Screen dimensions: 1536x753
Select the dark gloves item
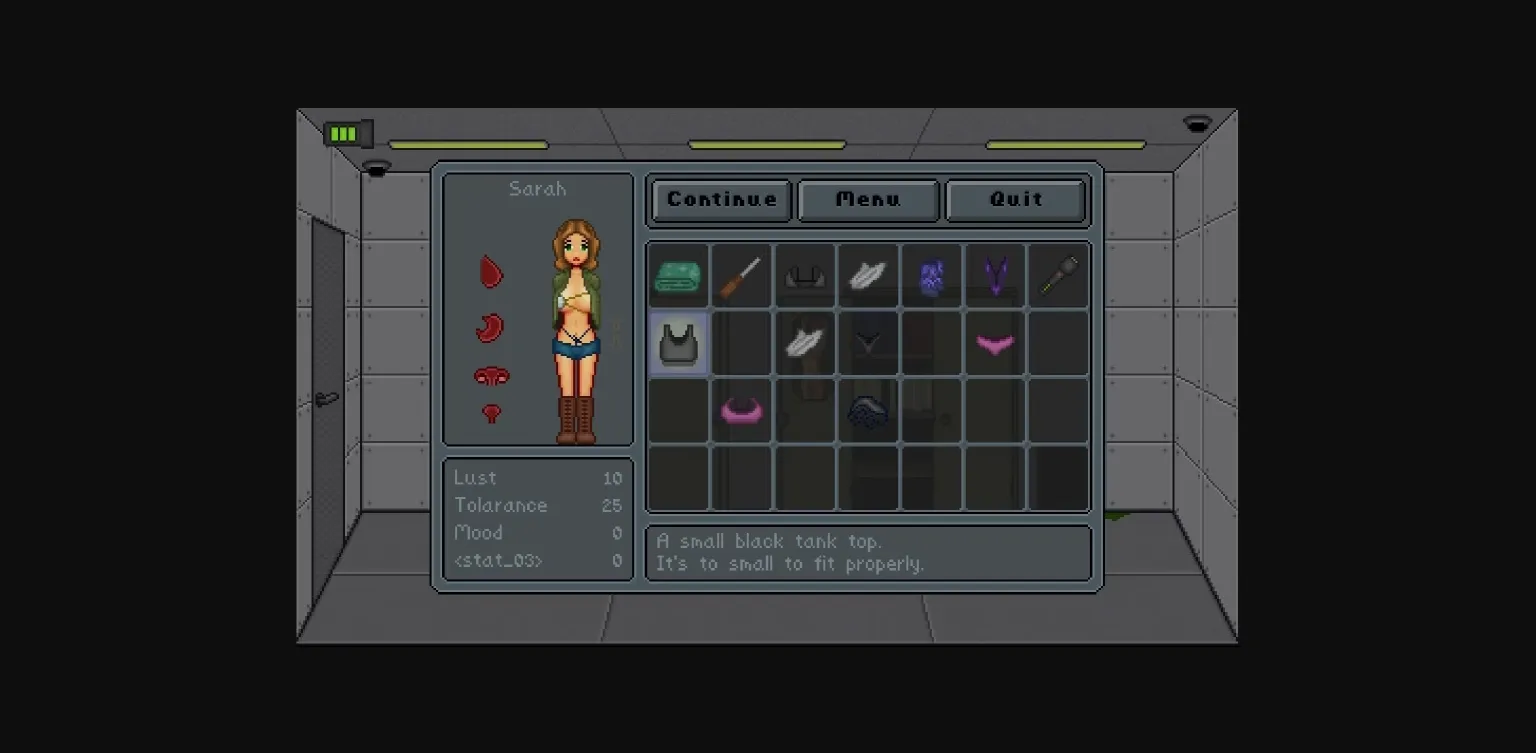868,410
